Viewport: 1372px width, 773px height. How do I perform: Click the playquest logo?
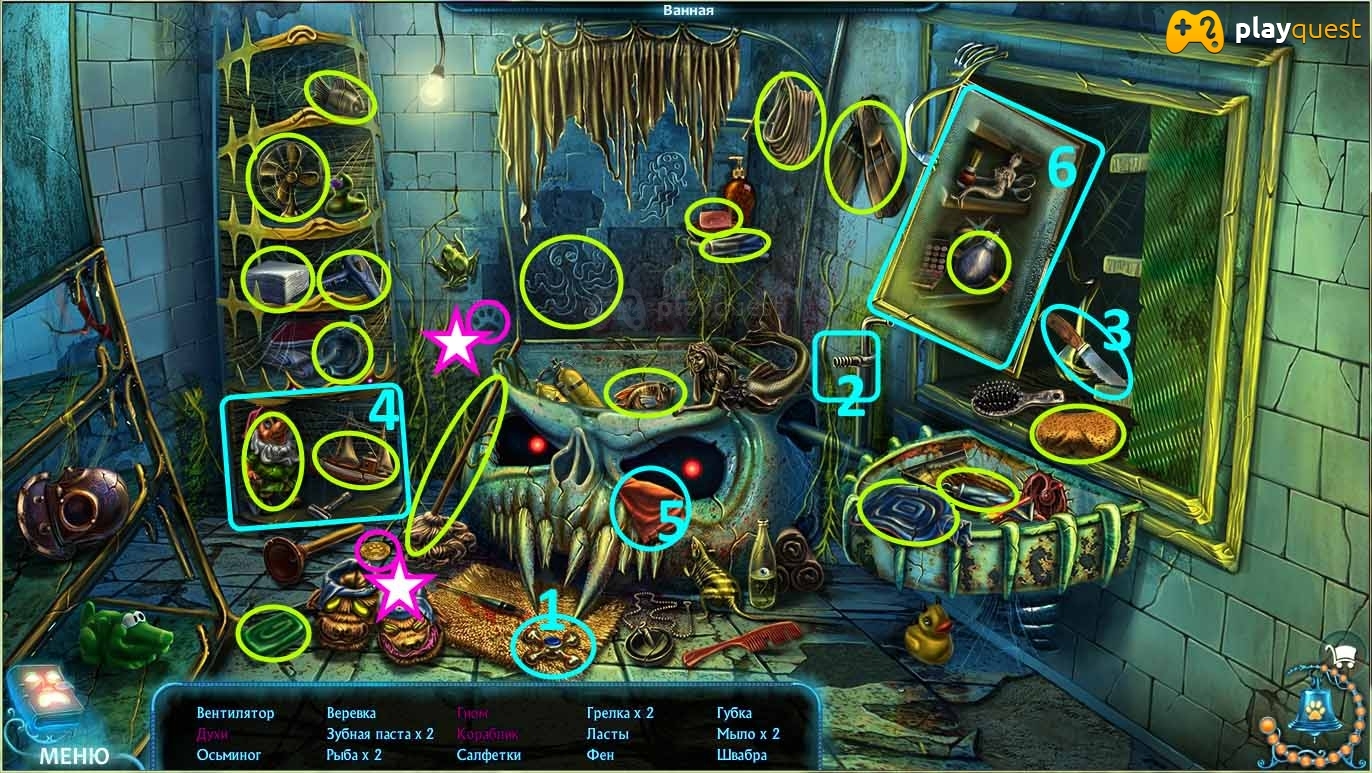point(1265,31)
